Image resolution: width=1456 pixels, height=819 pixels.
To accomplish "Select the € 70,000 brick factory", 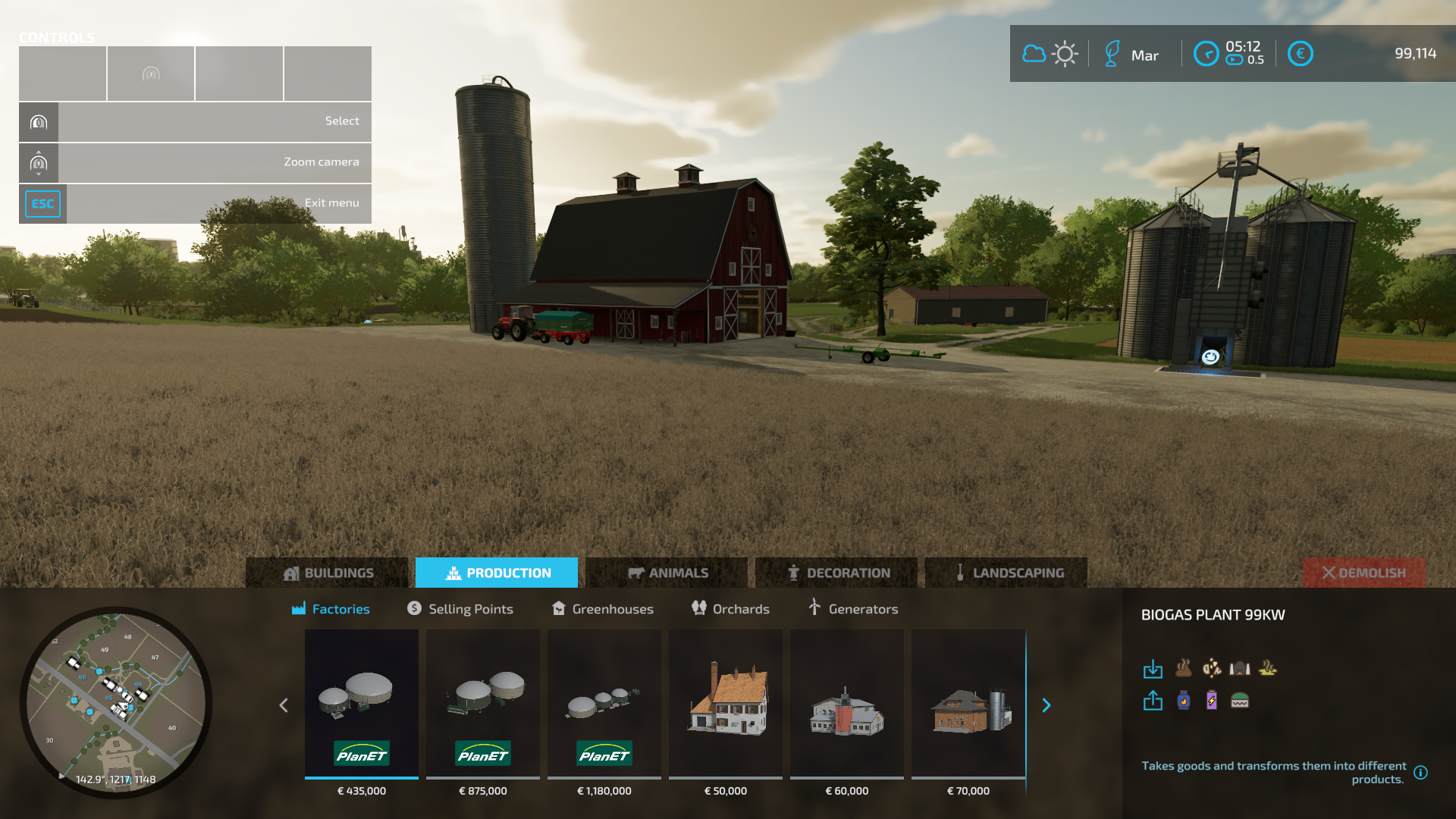I will (968, 704).
